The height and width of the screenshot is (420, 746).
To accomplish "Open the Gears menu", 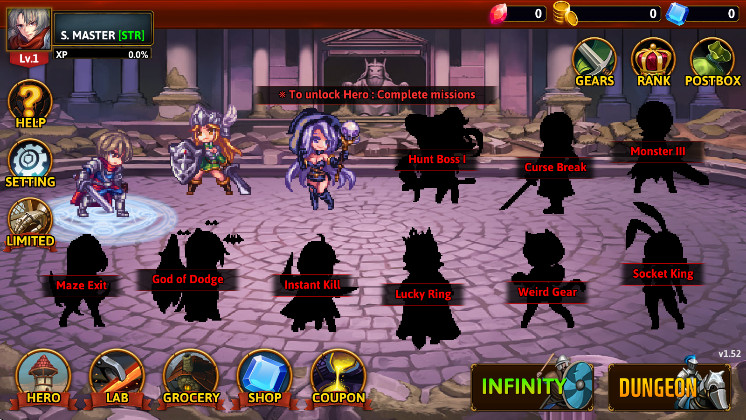I will tap(593, 62).
